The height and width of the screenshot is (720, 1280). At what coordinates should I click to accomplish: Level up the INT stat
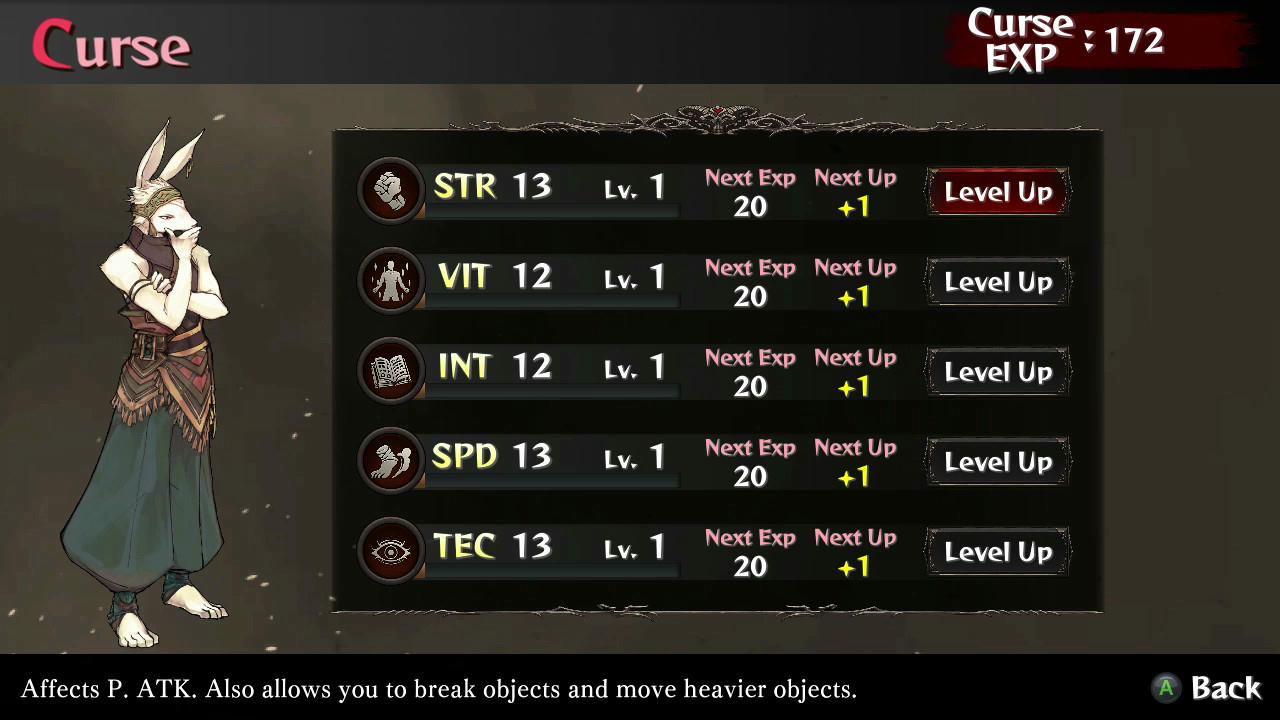coord(997,371)
